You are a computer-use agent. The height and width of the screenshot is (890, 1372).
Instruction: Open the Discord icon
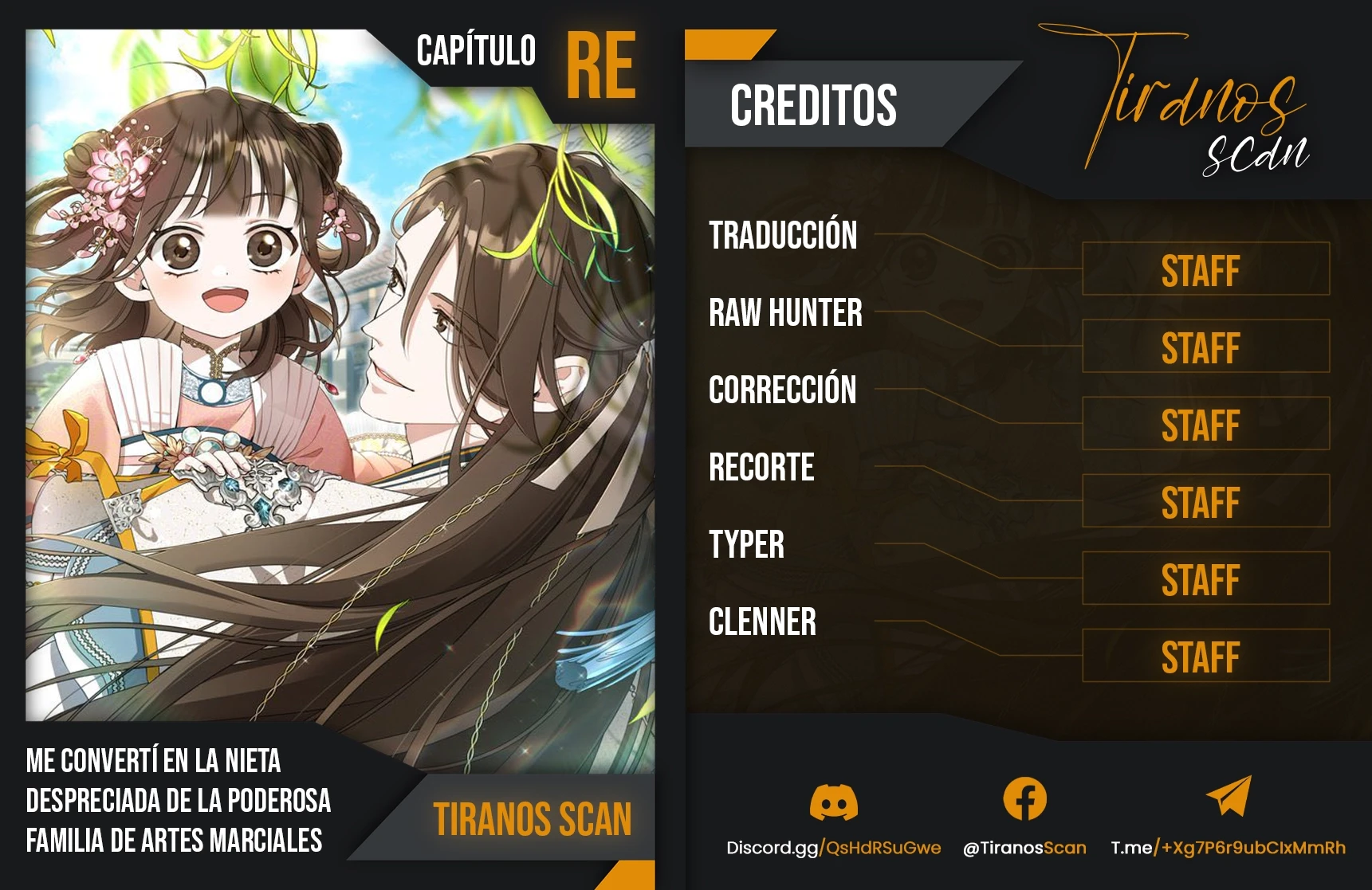tap(833, 801)
